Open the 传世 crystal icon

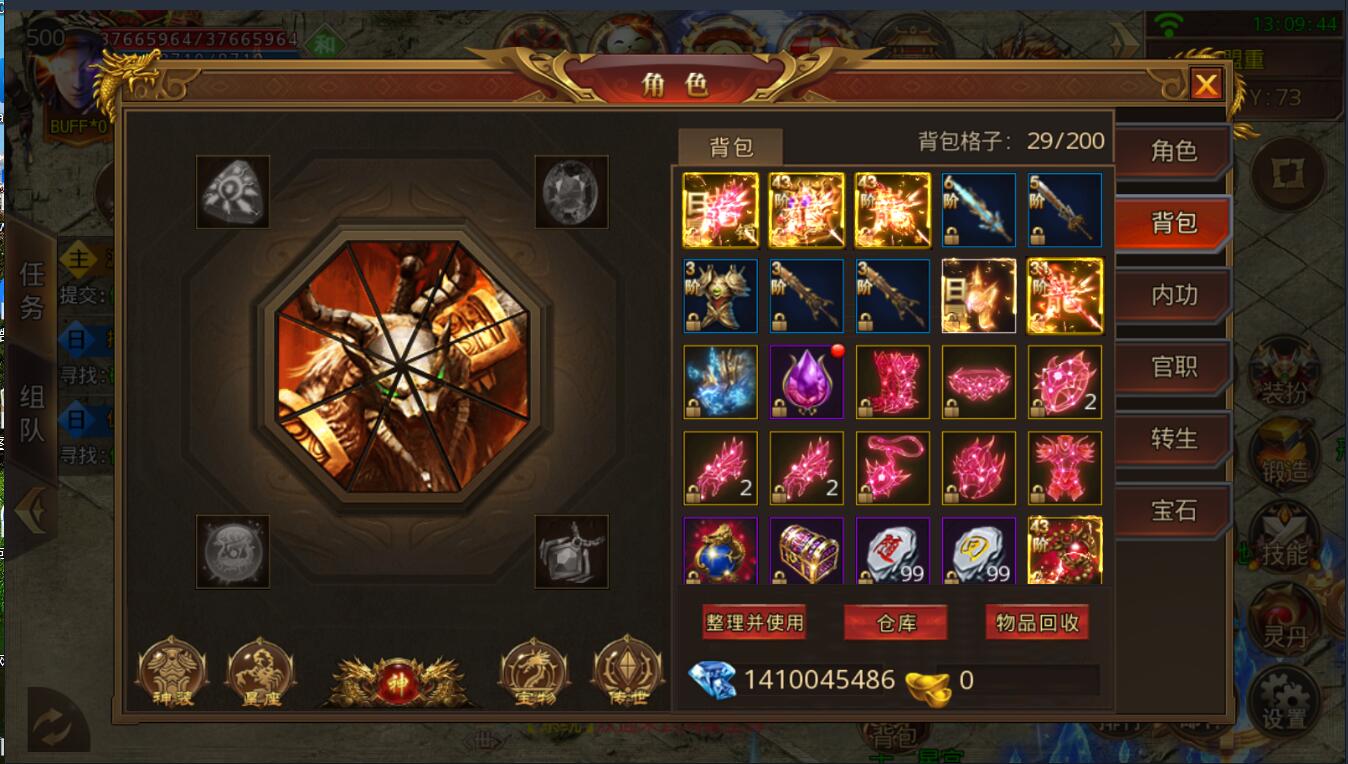tap(627, 672)
